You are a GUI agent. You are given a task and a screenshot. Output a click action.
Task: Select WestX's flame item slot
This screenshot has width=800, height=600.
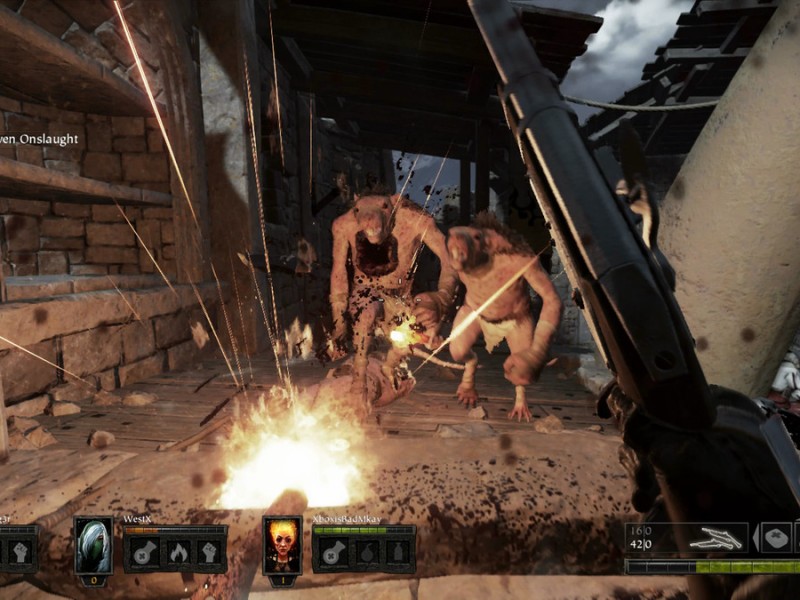click(176, 552)
